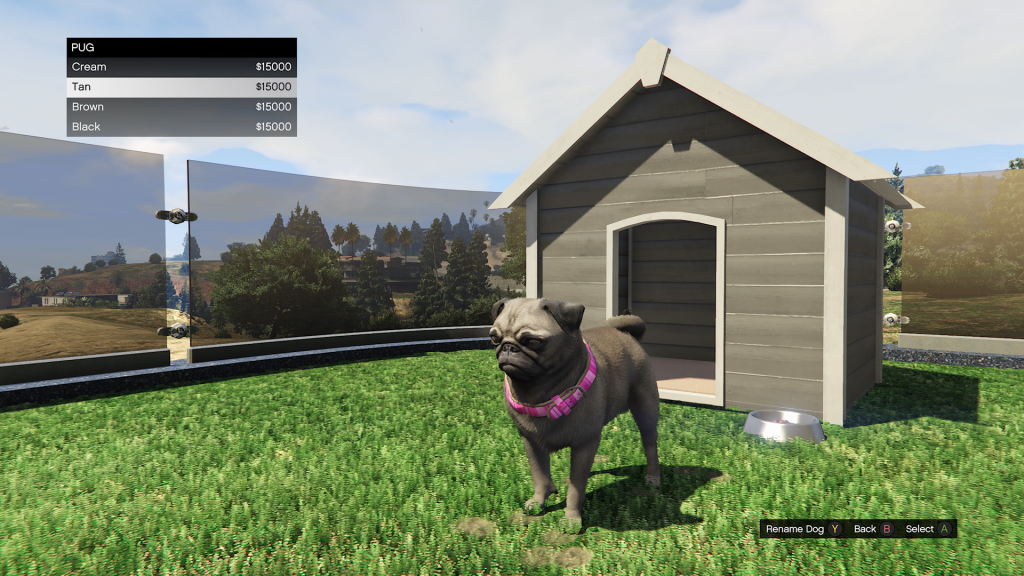The image size is (1024, 576).
Task: Pick the Brown pug for $15000
Action: (x=181, y=107)
